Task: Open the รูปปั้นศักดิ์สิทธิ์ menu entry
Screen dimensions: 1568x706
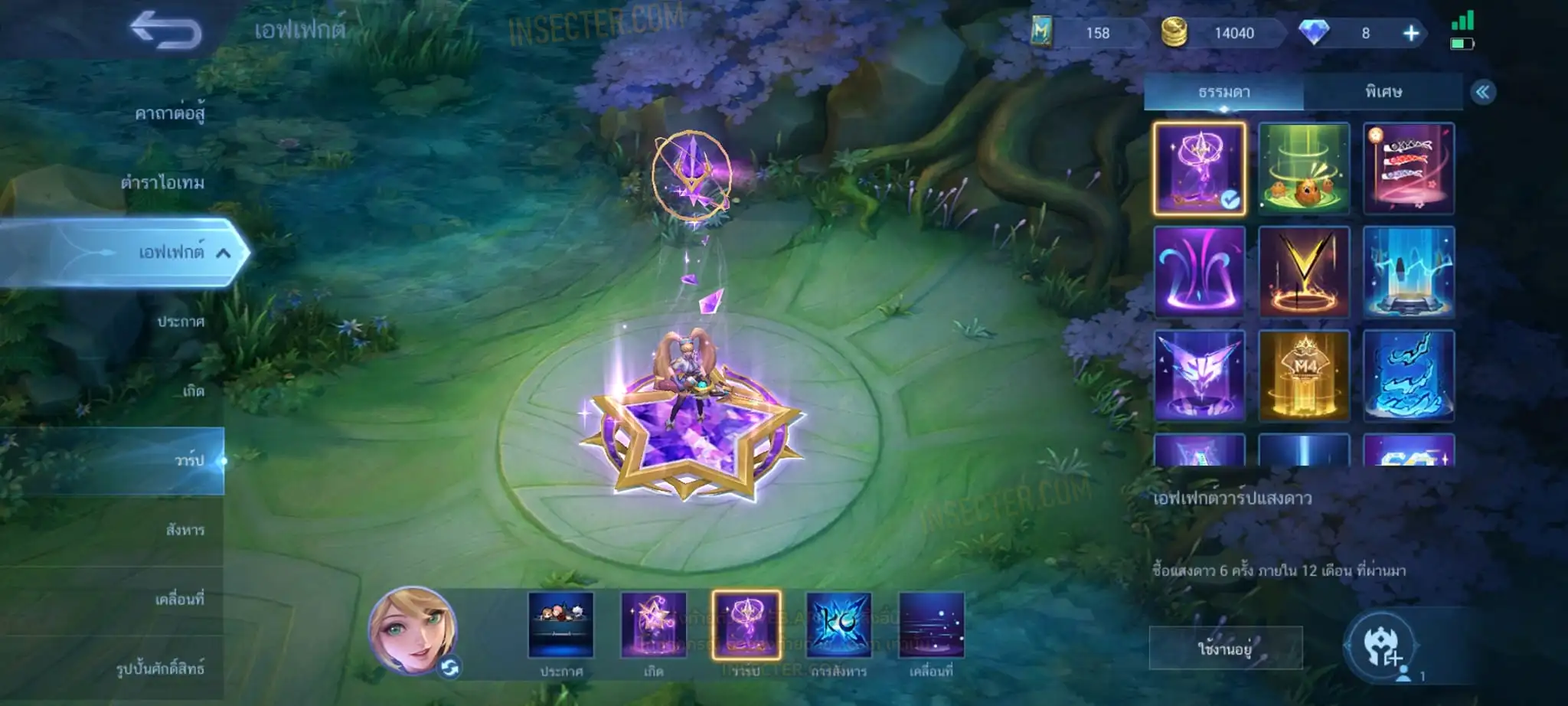Action: (160, 668)
